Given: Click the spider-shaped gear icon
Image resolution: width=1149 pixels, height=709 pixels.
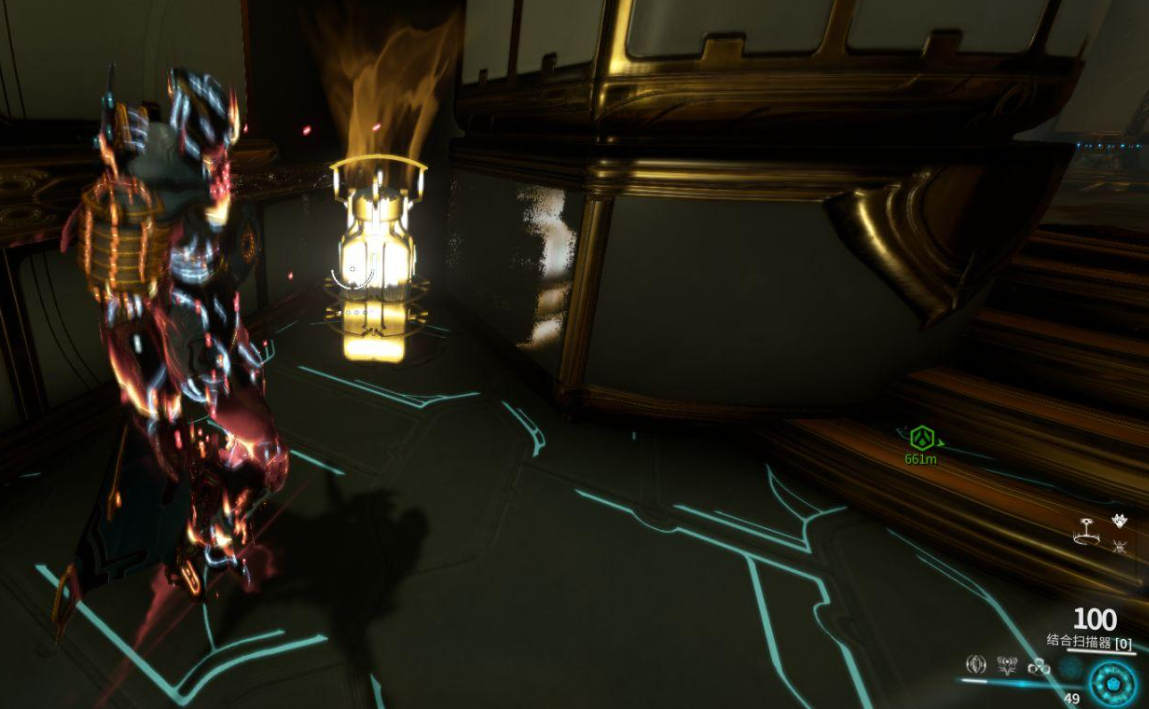Looking at the screenshot, I should [1120, 546].
